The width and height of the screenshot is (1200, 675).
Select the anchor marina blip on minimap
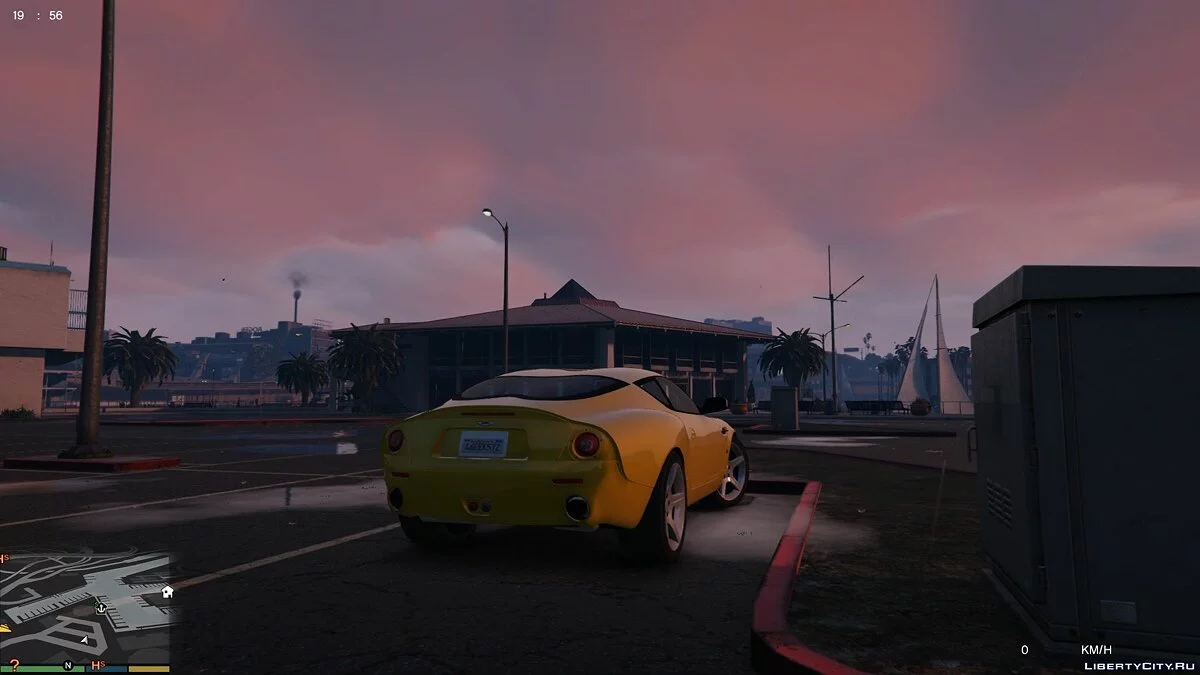[101, 607]
